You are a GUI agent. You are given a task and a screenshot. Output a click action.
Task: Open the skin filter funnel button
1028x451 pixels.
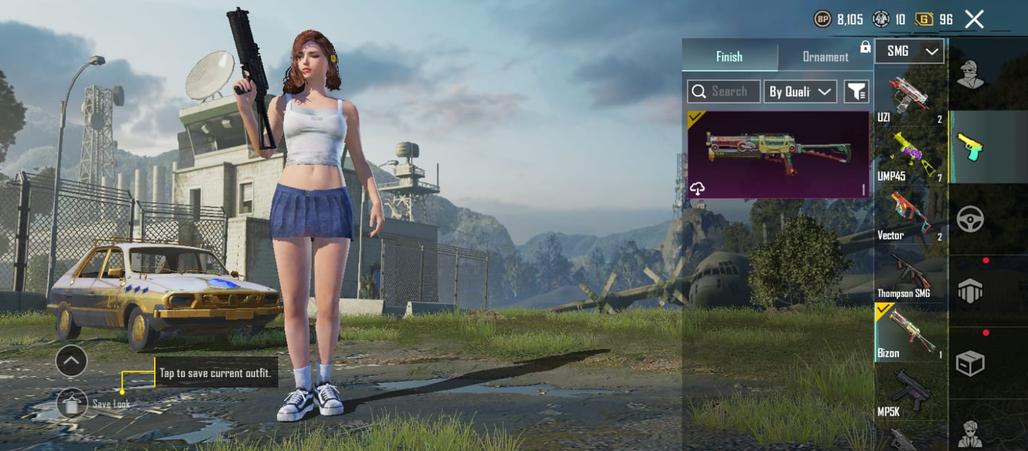[856, 91]
